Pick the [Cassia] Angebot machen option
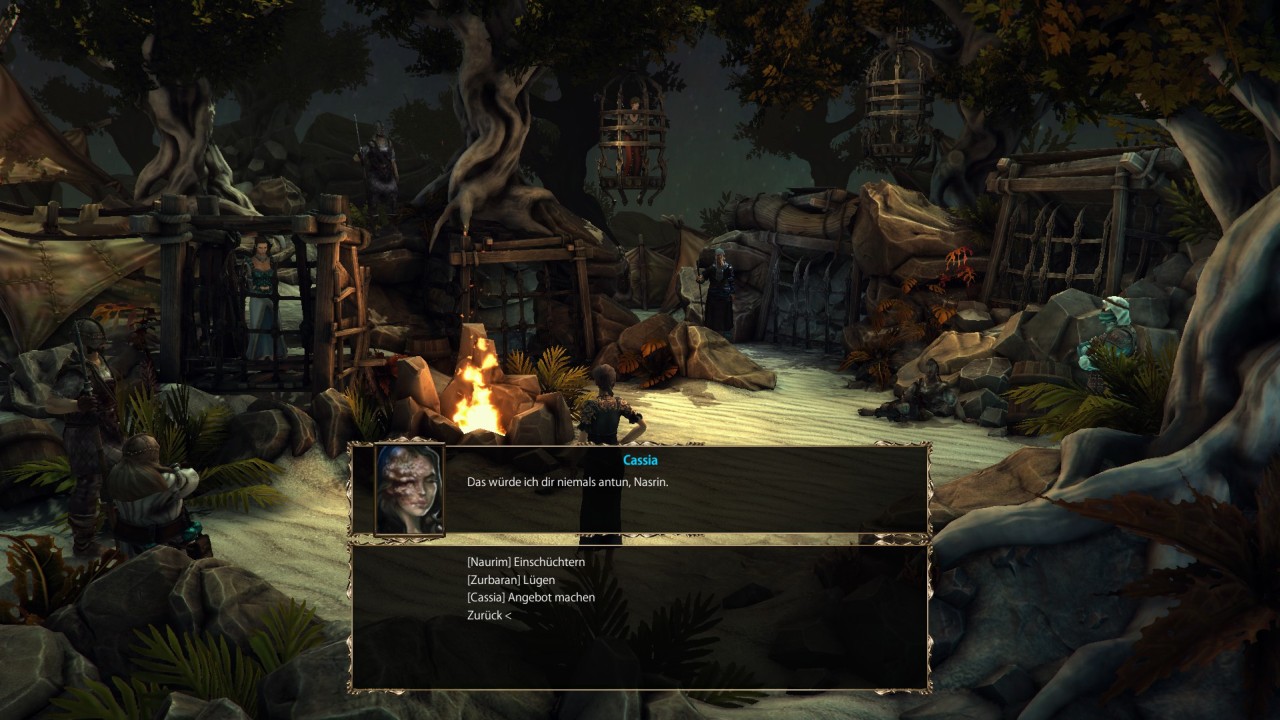1280x720 pixels. click(530, 598)
